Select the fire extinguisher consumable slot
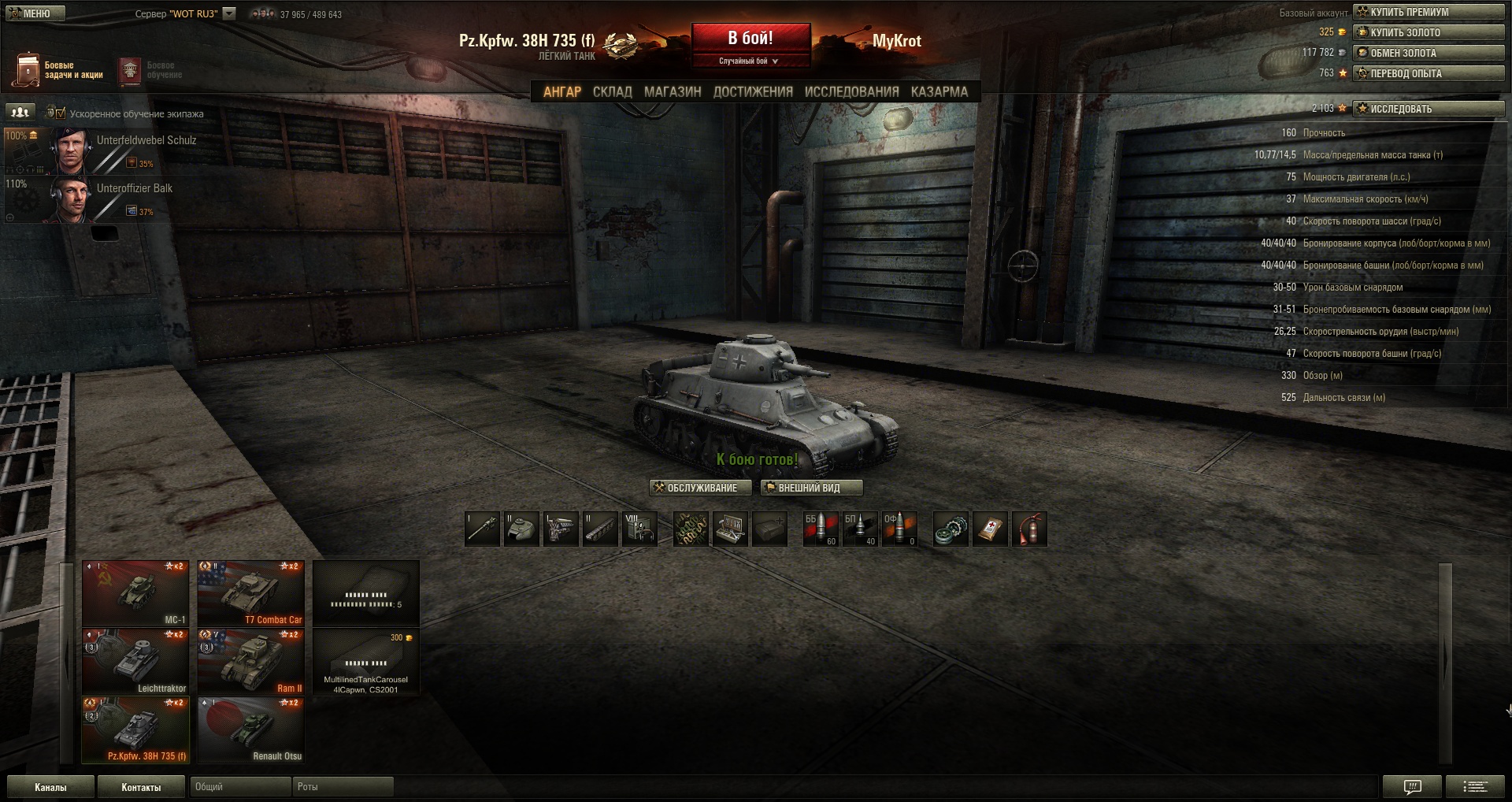The image size is (1512, 802). pyautogui.click(x=1029, y=529)
